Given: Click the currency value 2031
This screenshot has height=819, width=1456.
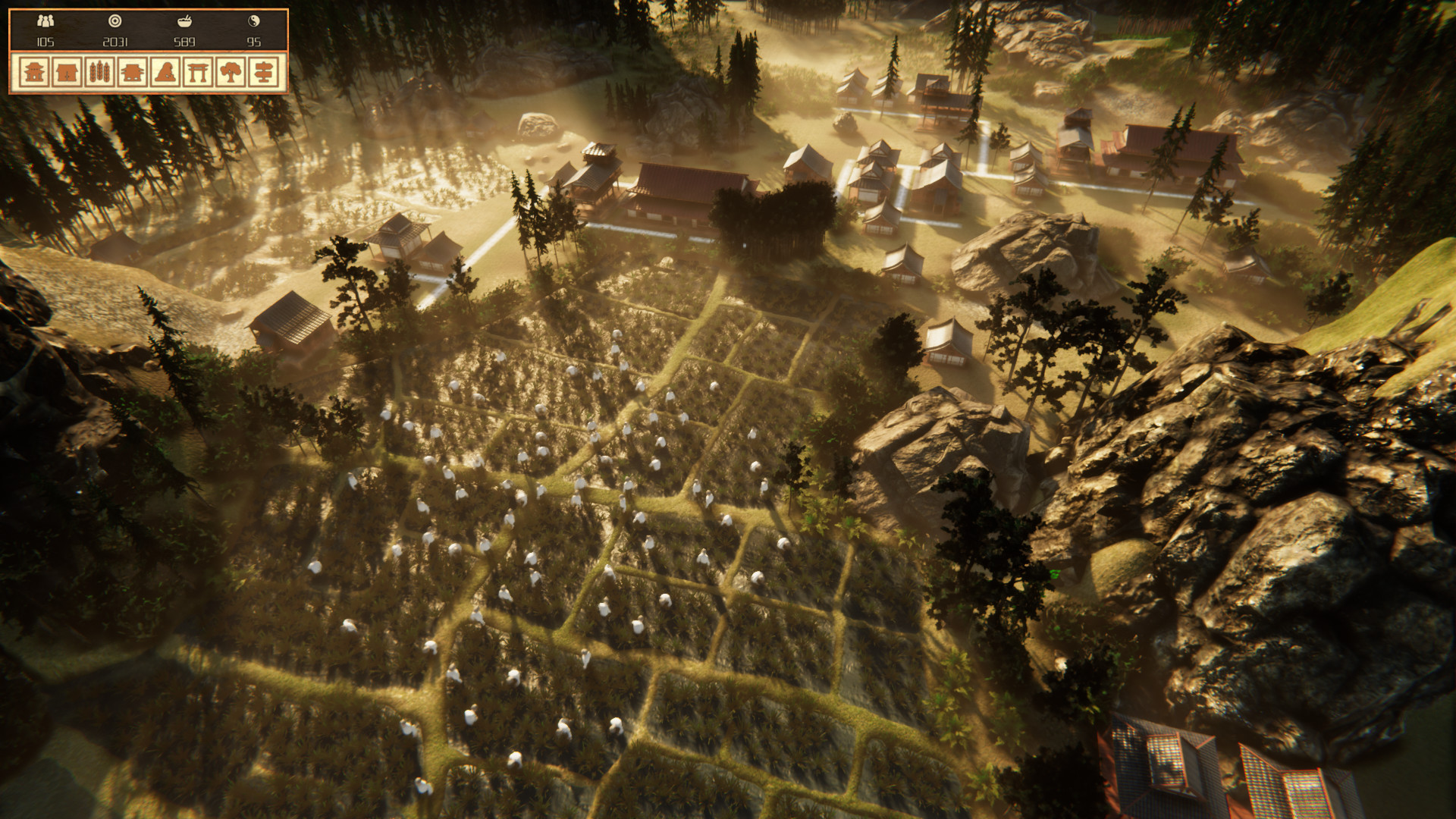Looking at the screenshot, I should 115,41.
